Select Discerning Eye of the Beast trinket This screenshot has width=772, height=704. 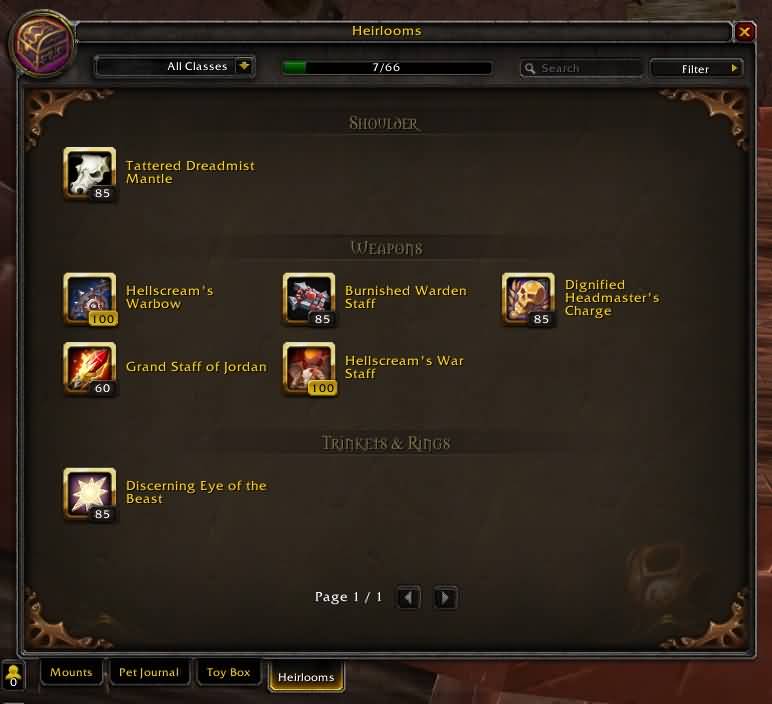click(x=89, y=493)
